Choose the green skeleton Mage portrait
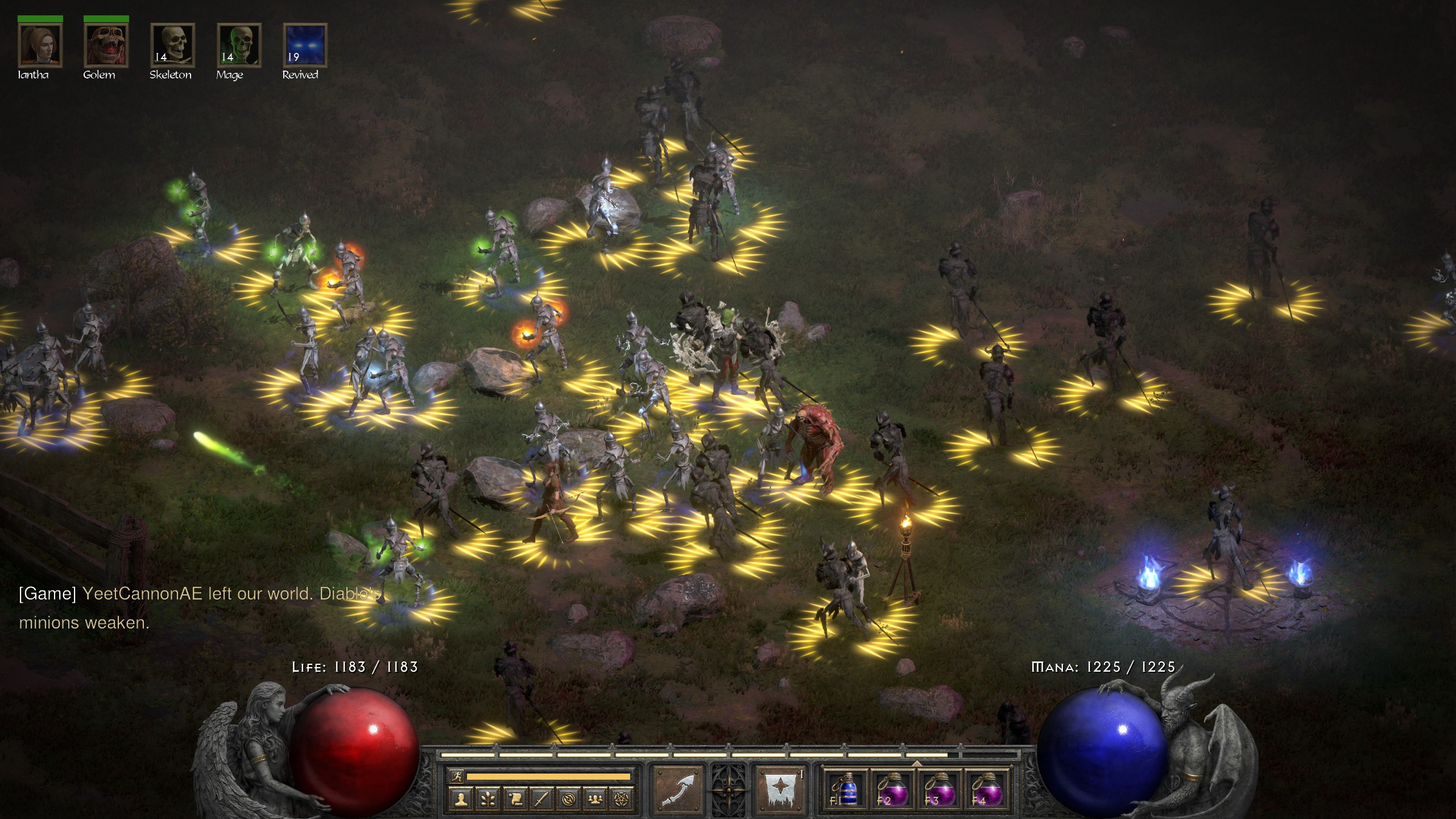Screen dimensions: 1456x819 [239, 45]
